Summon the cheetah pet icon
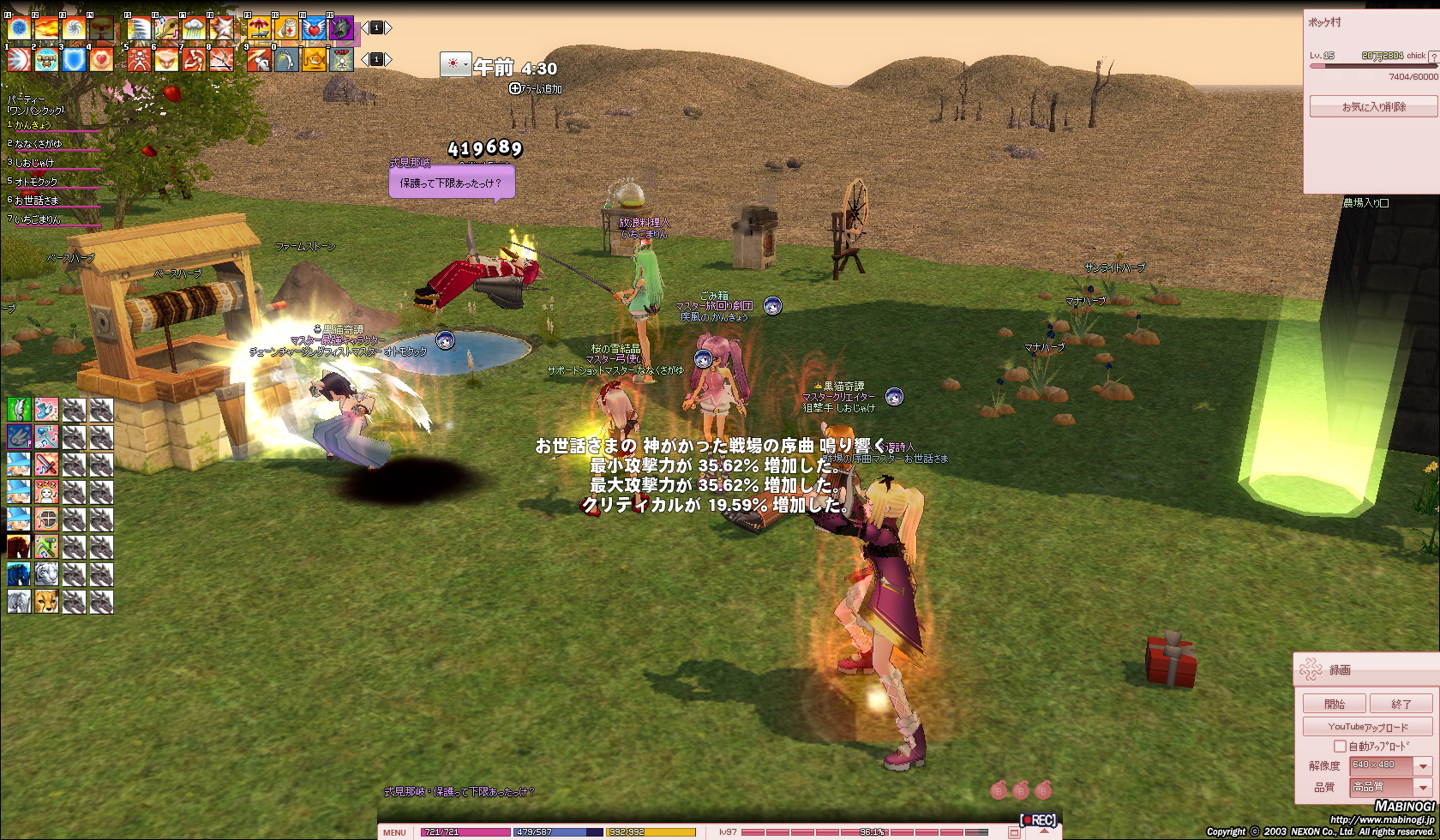This screenshot has height=840, width=1440. coord(46,602)
